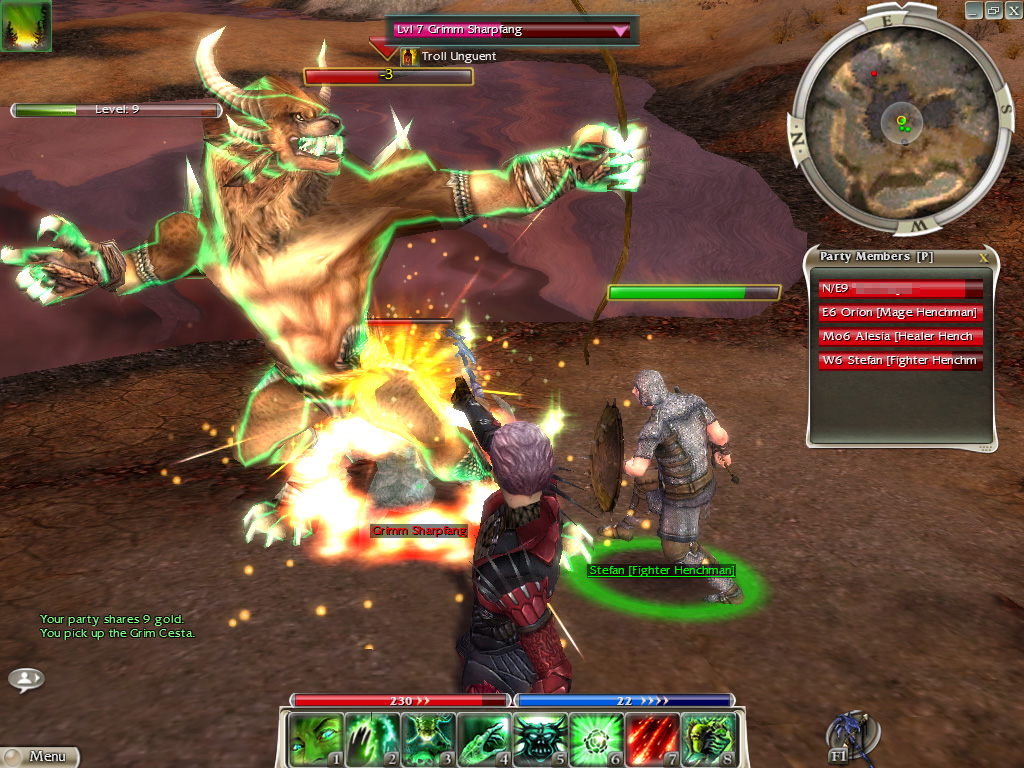Close the Party Members panel

point(983,257)
